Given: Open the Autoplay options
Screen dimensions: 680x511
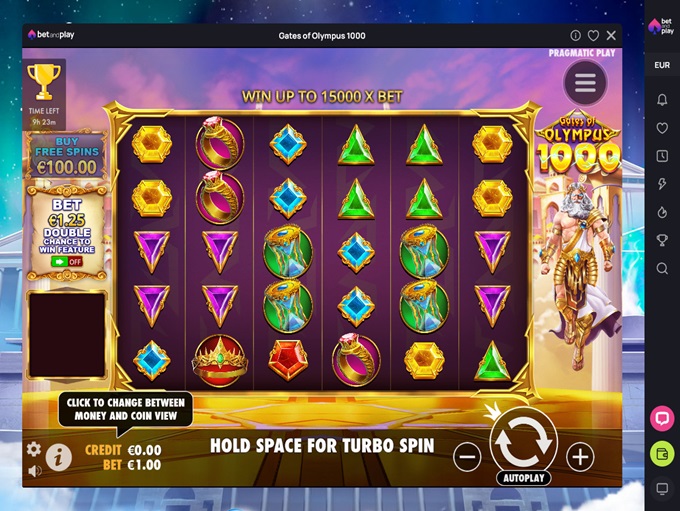Looking at the screenshot, I should 523,478.
